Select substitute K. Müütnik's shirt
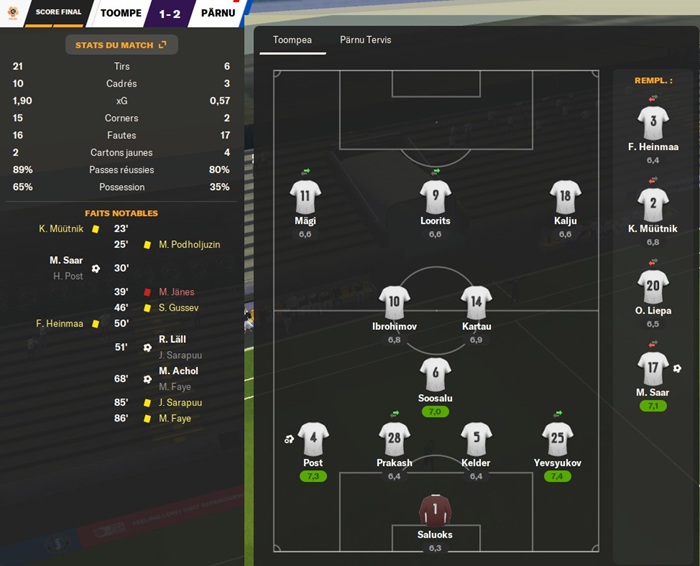700x566 pixels. pyautogui.click(x=653, y=205)
